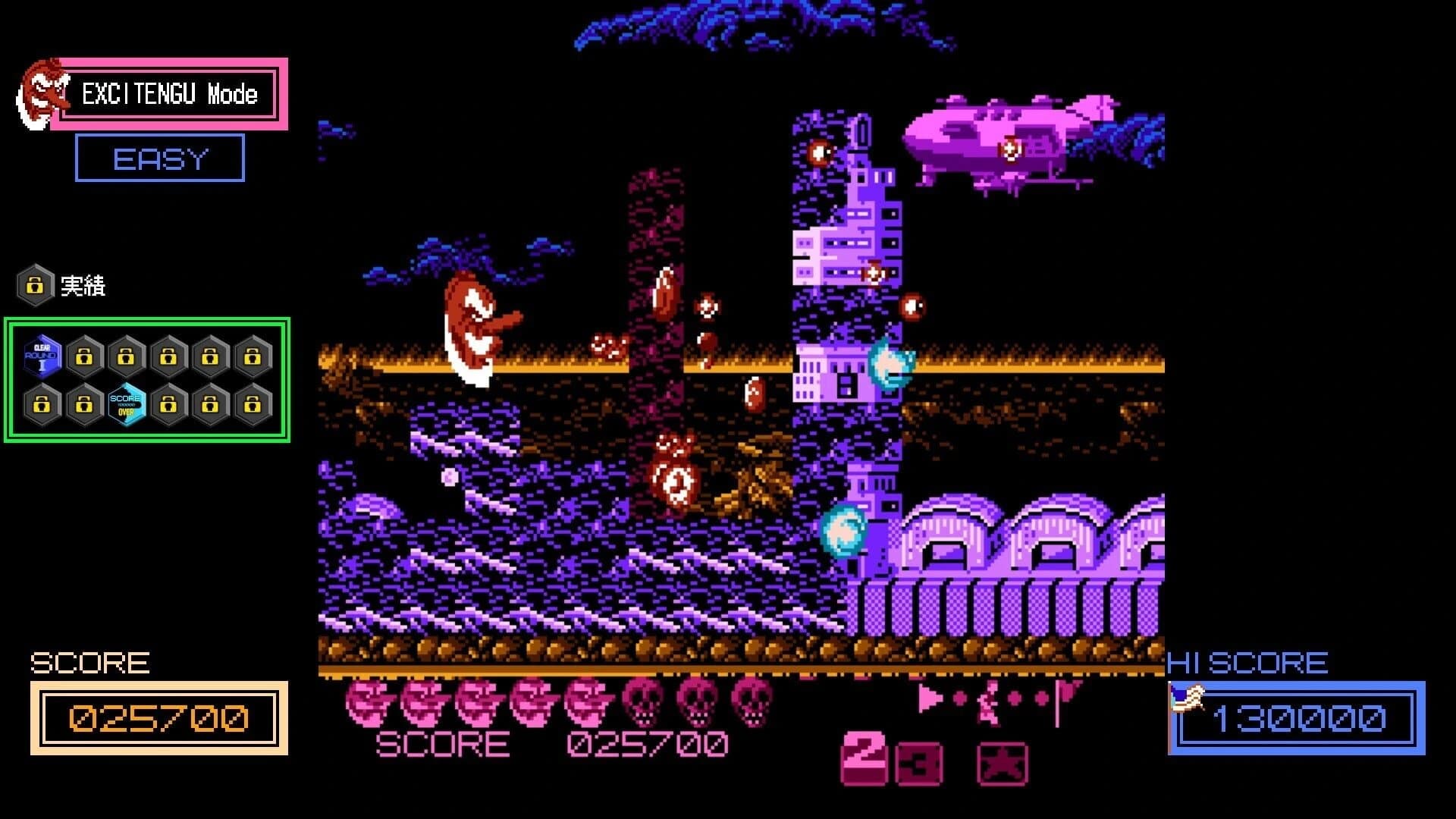Click the locked badge right of CLEAR ROUND I

(85, 356)
